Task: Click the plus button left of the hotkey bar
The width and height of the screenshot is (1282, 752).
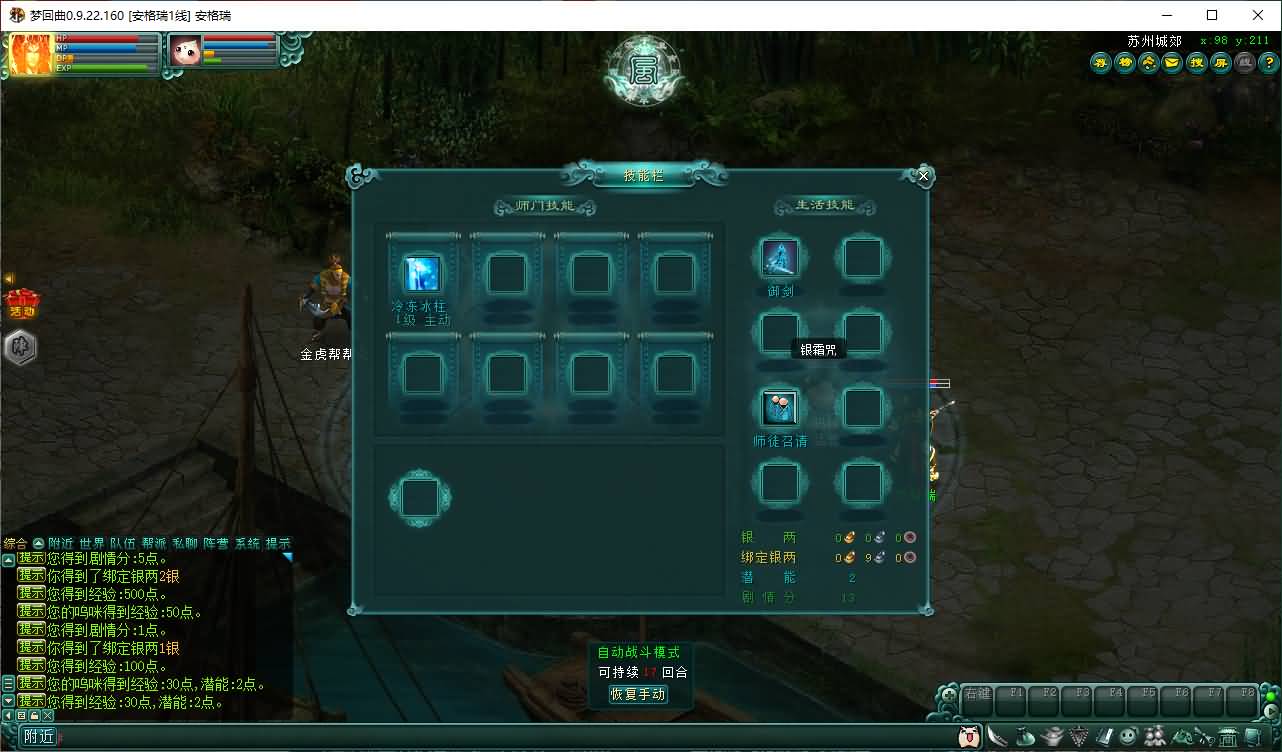Action: click(948, 695)
